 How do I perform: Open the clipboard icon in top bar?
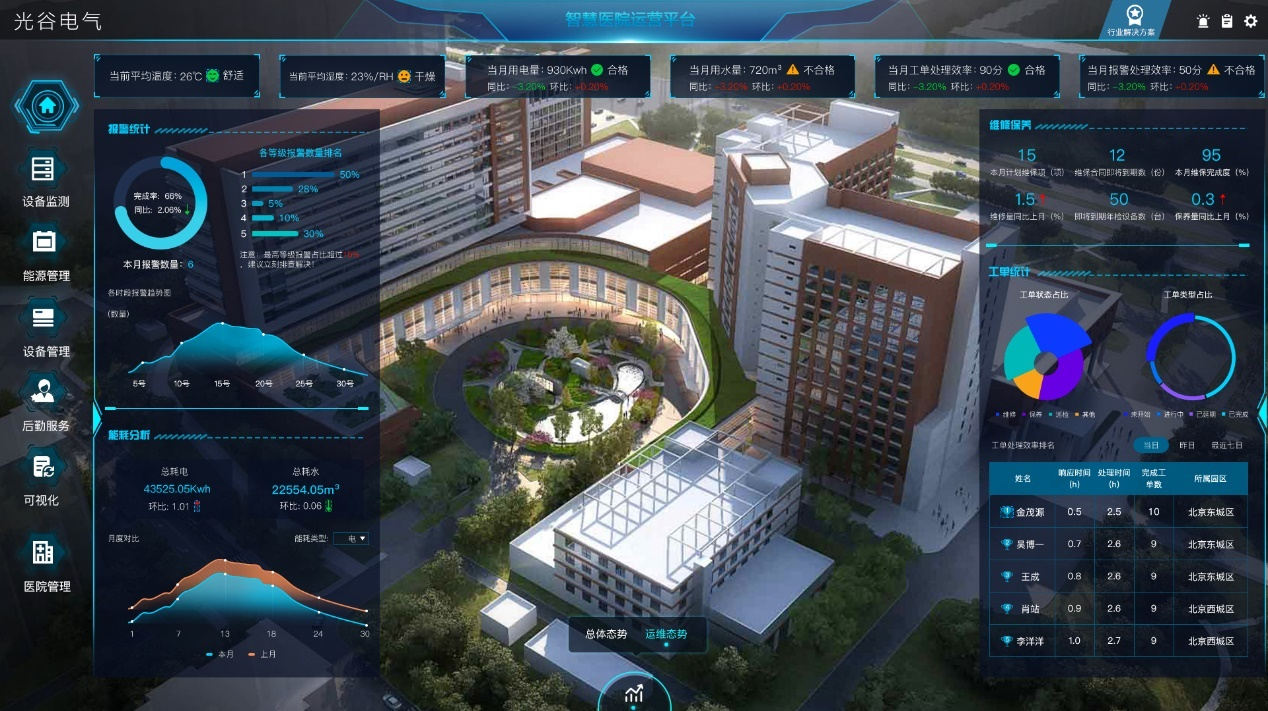pyautogui.click(x=1227, y=21)
